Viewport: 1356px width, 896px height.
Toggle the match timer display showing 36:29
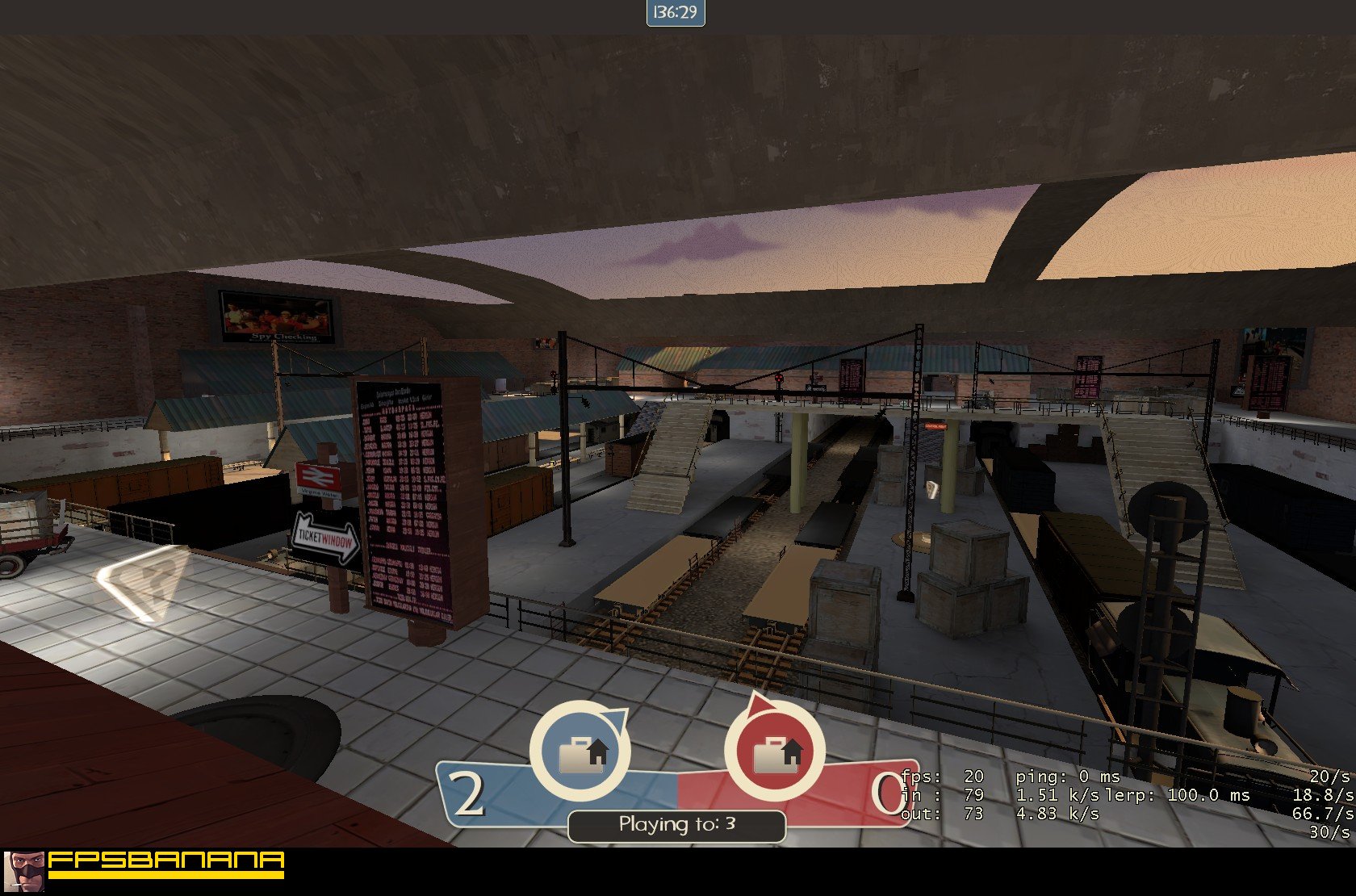[675, 12]
